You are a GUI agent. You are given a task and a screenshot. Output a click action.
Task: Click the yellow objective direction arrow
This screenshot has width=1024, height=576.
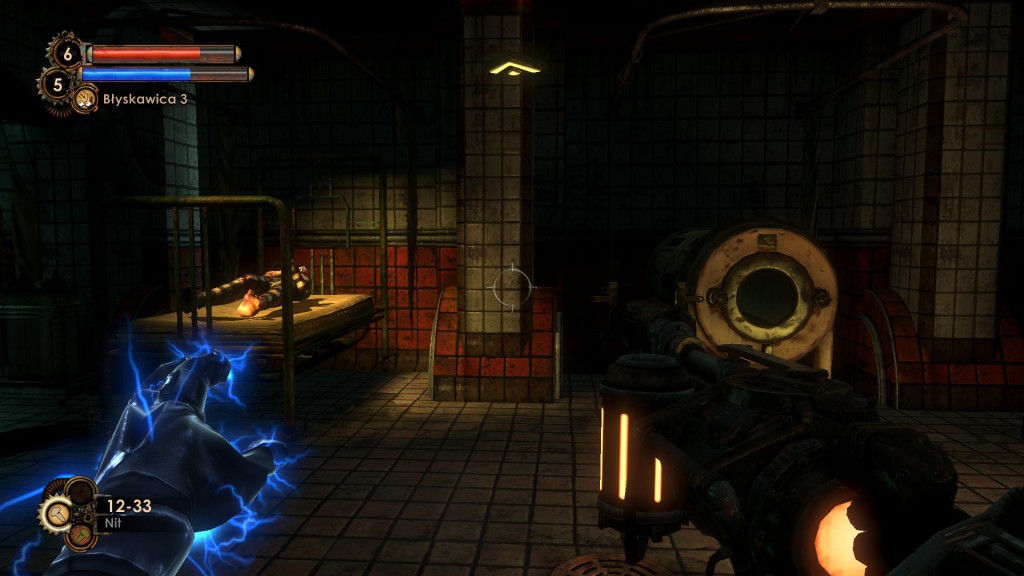(x=515, y=68)
